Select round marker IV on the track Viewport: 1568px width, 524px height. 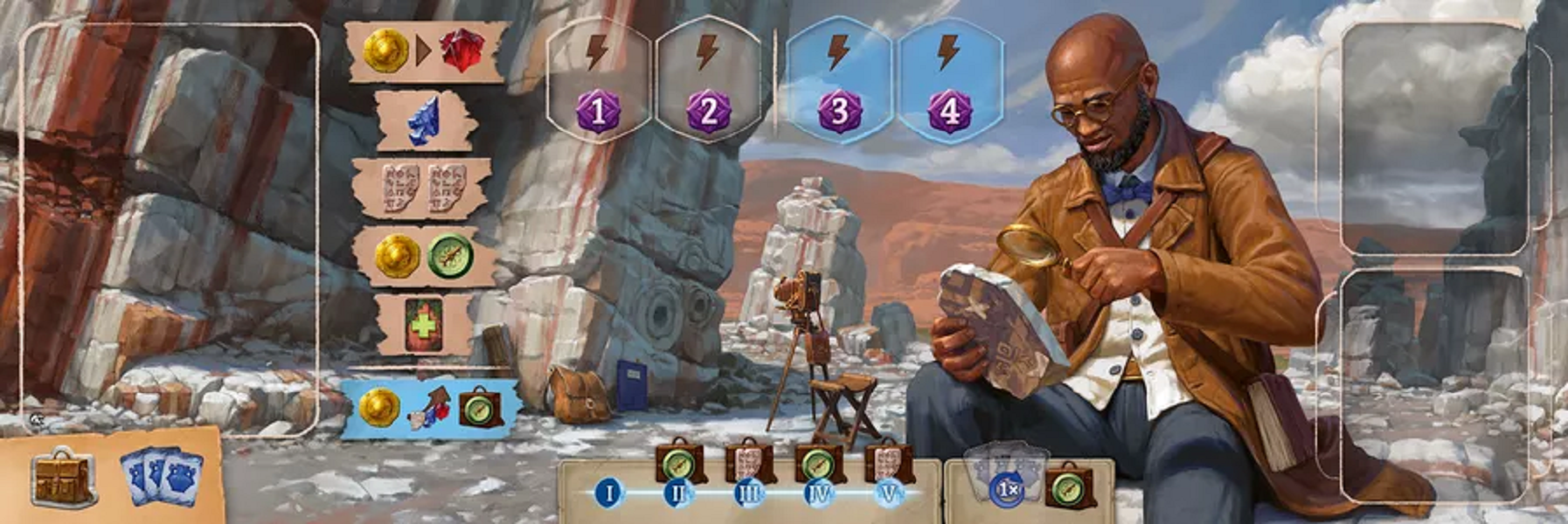(x=819, y=493)
